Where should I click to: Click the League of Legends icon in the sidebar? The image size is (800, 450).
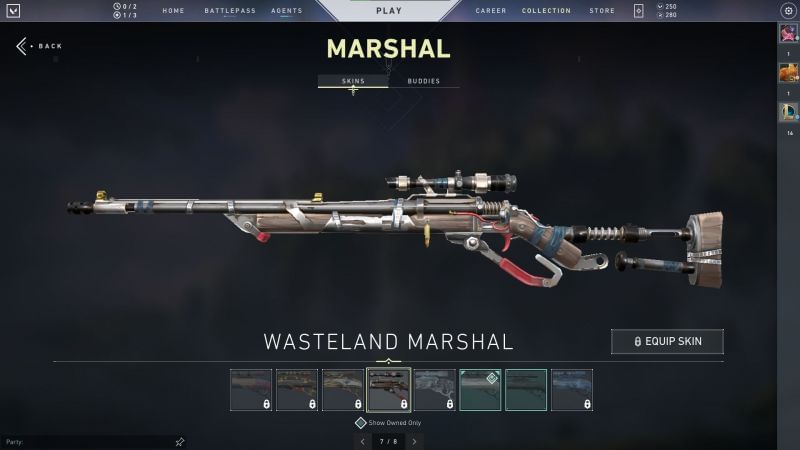(788, 112)
